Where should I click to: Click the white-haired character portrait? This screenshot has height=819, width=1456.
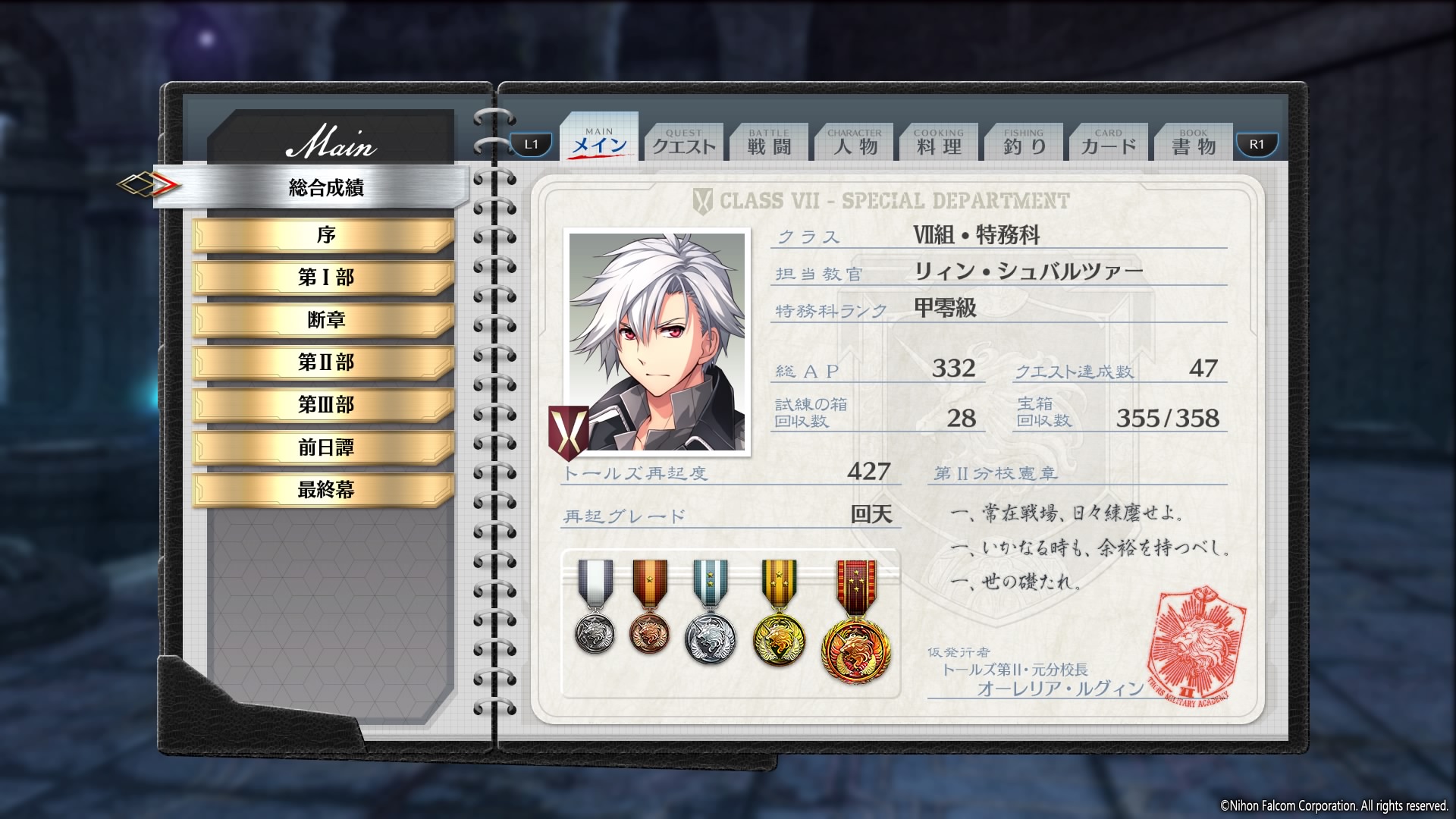tap(657, 342)
